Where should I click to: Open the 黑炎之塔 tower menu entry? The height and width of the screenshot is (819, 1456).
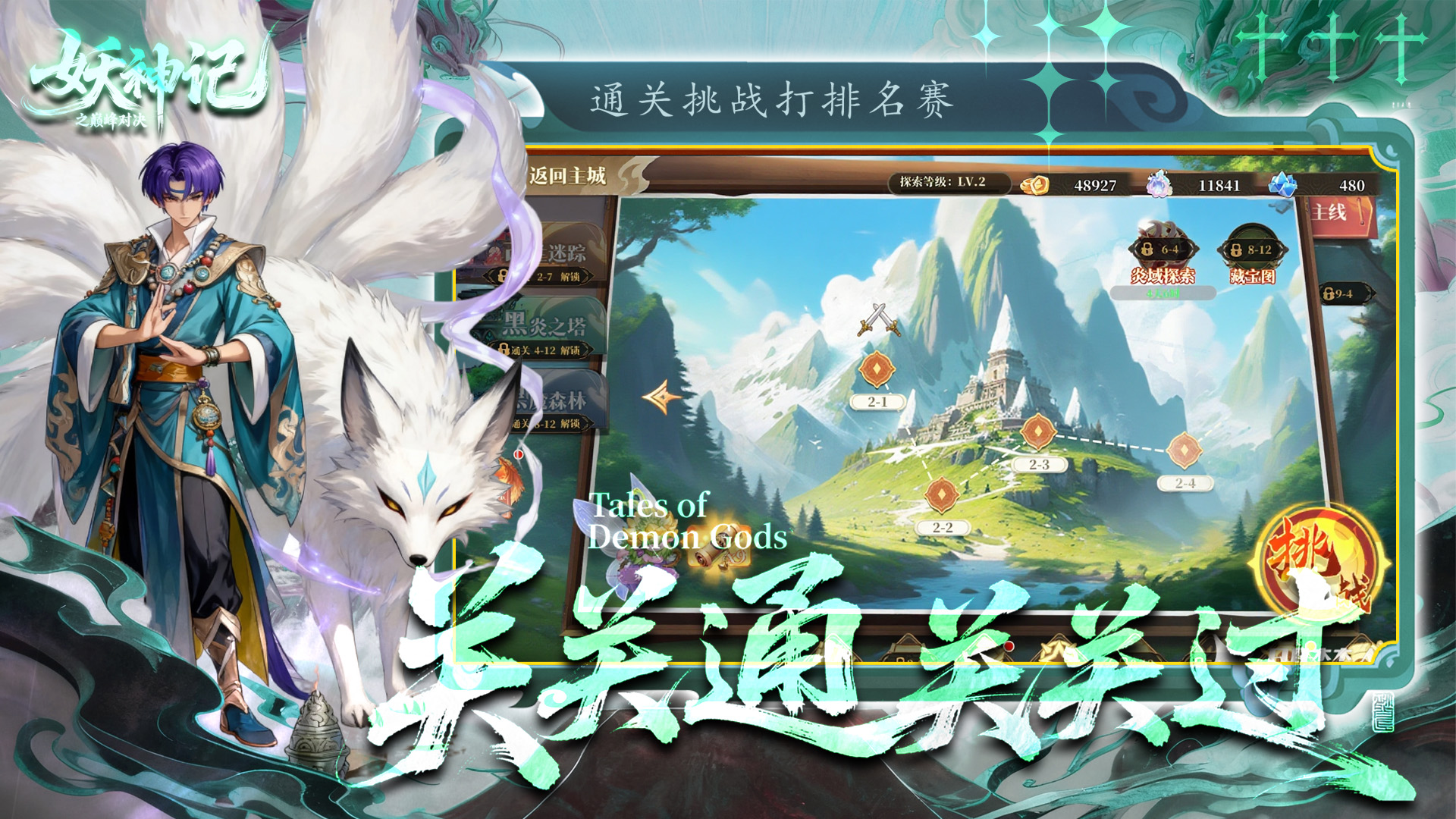[x=546, y=324]
